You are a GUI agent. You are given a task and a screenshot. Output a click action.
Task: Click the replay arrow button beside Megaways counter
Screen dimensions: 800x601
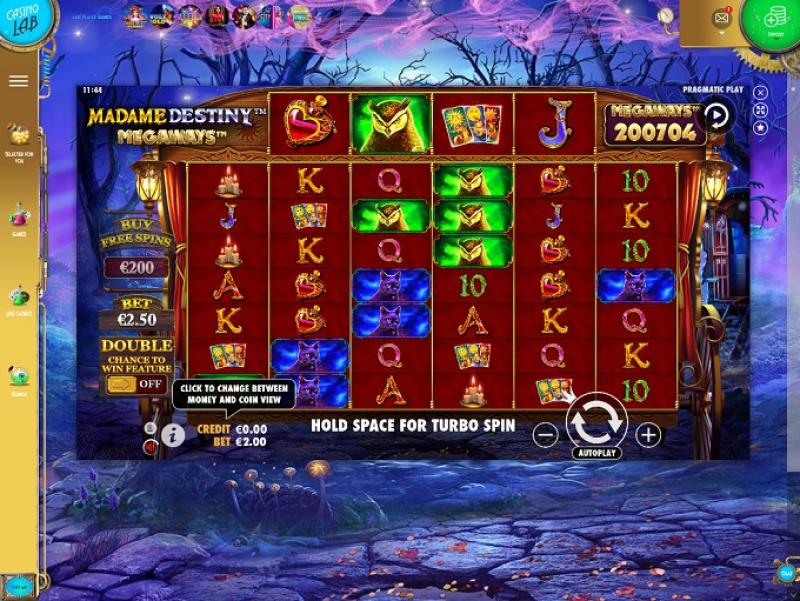tap(716, 115)
